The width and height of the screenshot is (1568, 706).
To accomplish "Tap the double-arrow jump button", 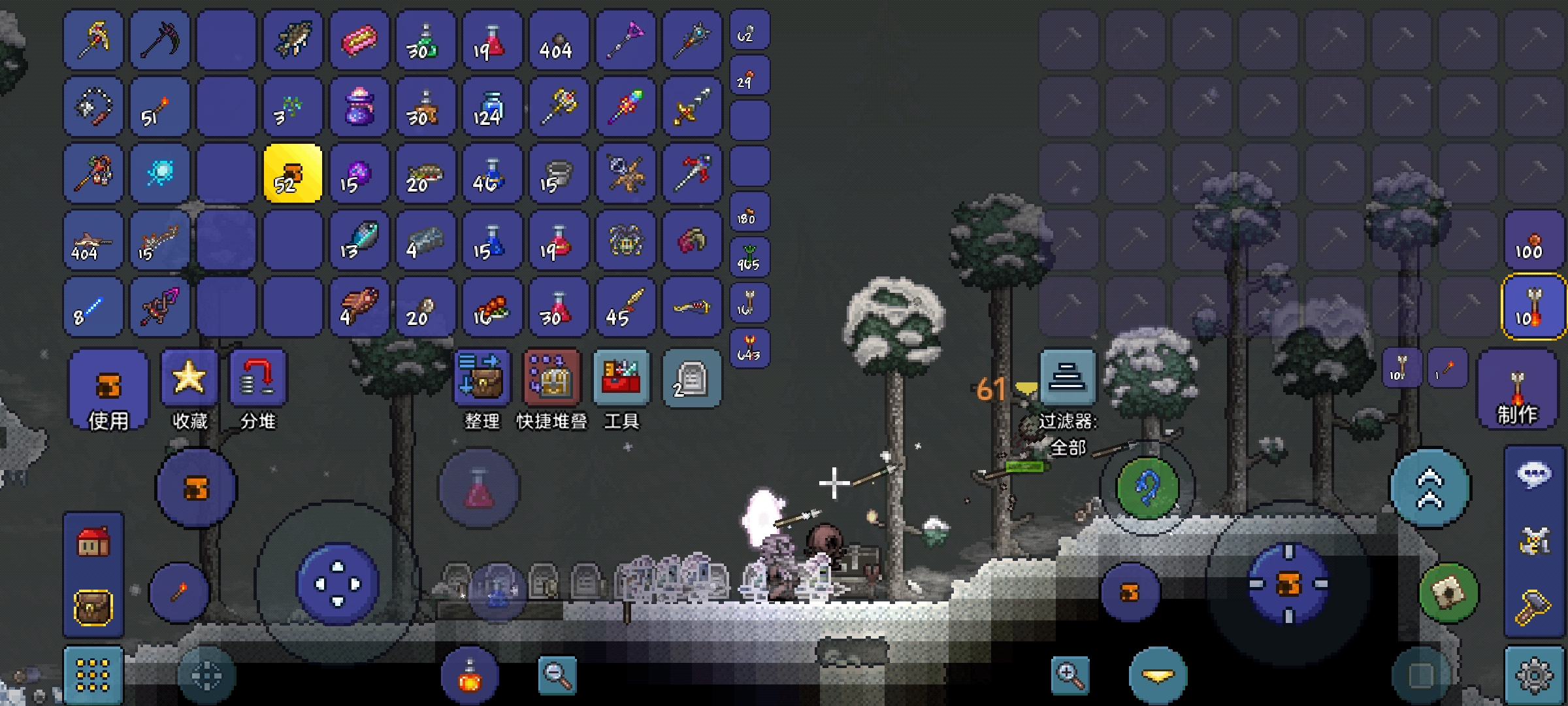I will (x=1429, y=488).
